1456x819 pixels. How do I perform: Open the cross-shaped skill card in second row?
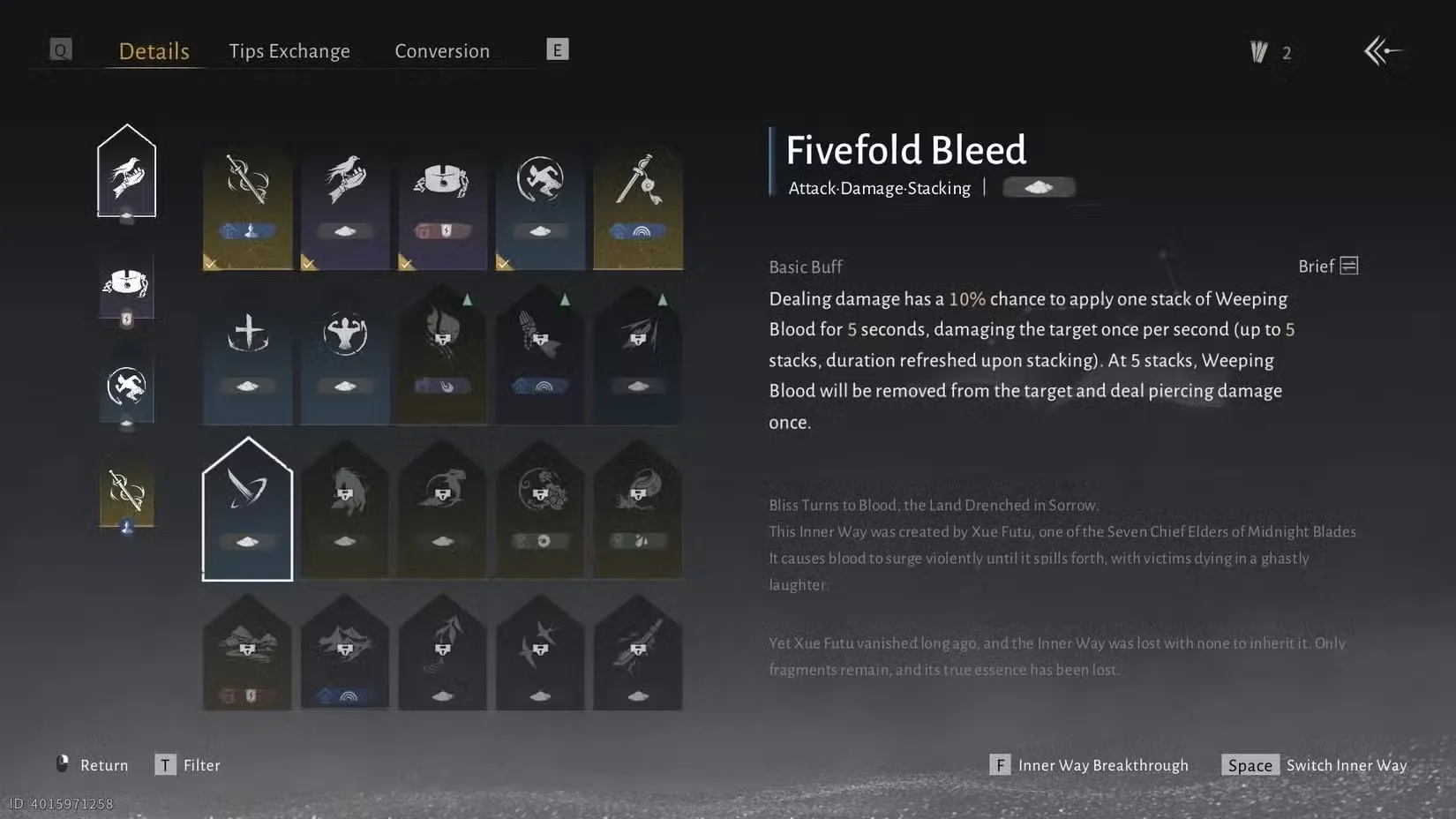coord(247,353)
